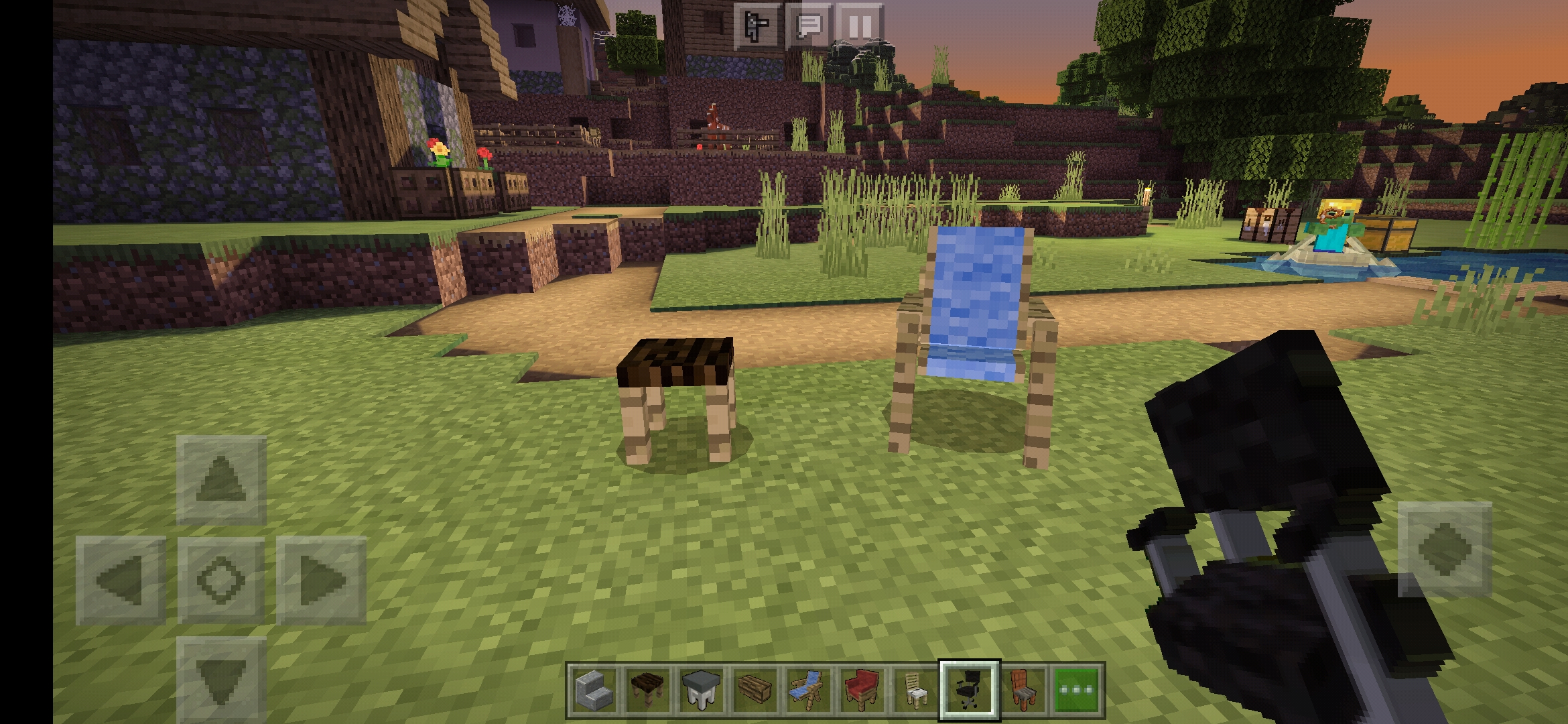Image resolution: width=1568 pixels, height=724 pixels.
Task: Tap the move forward arrow
Action: [221, 479]
